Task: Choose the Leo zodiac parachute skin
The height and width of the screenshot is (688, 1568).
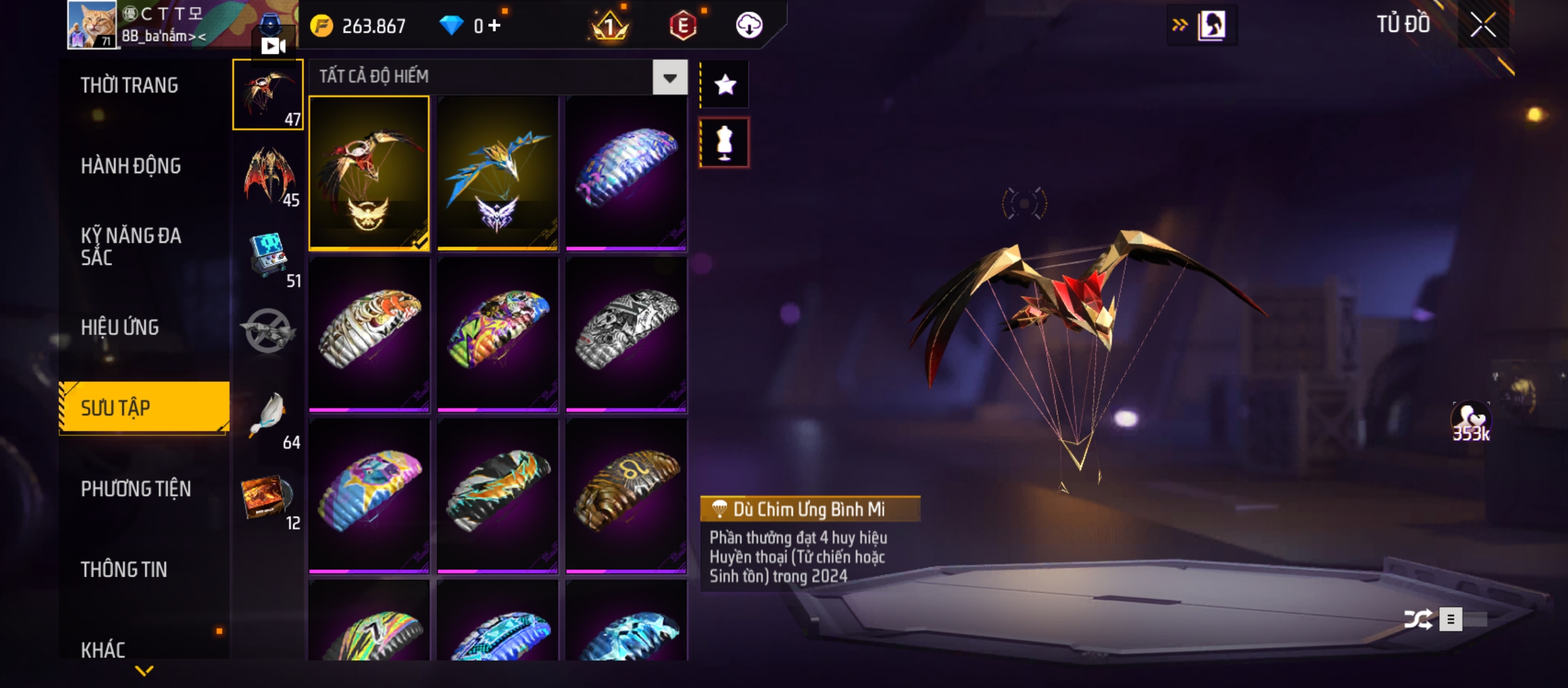Action: 626,496
